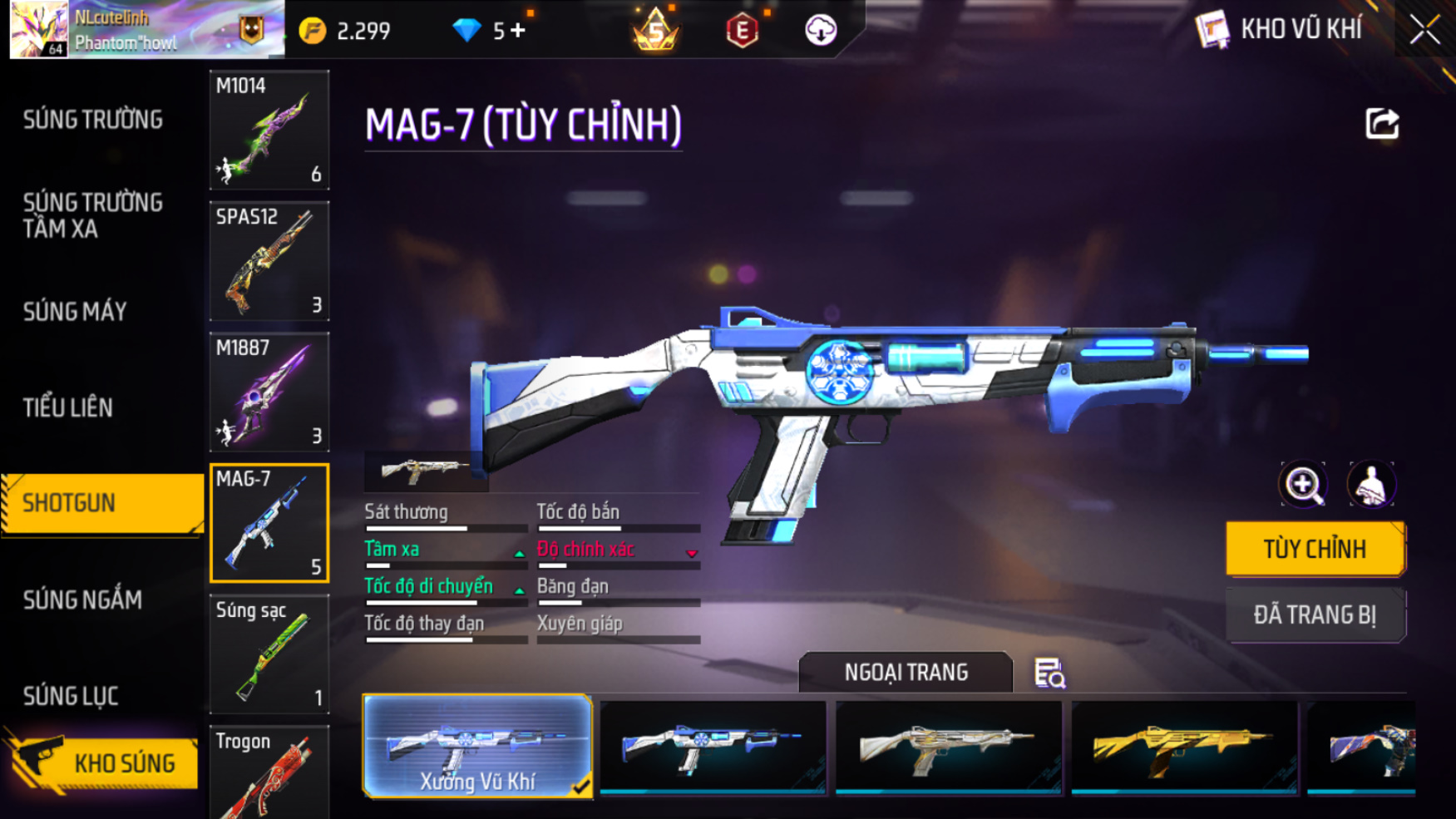Switch to the Súng Lục category
Screen dimensions: 1456x819
pyautogui.click(x=71, y=696)
